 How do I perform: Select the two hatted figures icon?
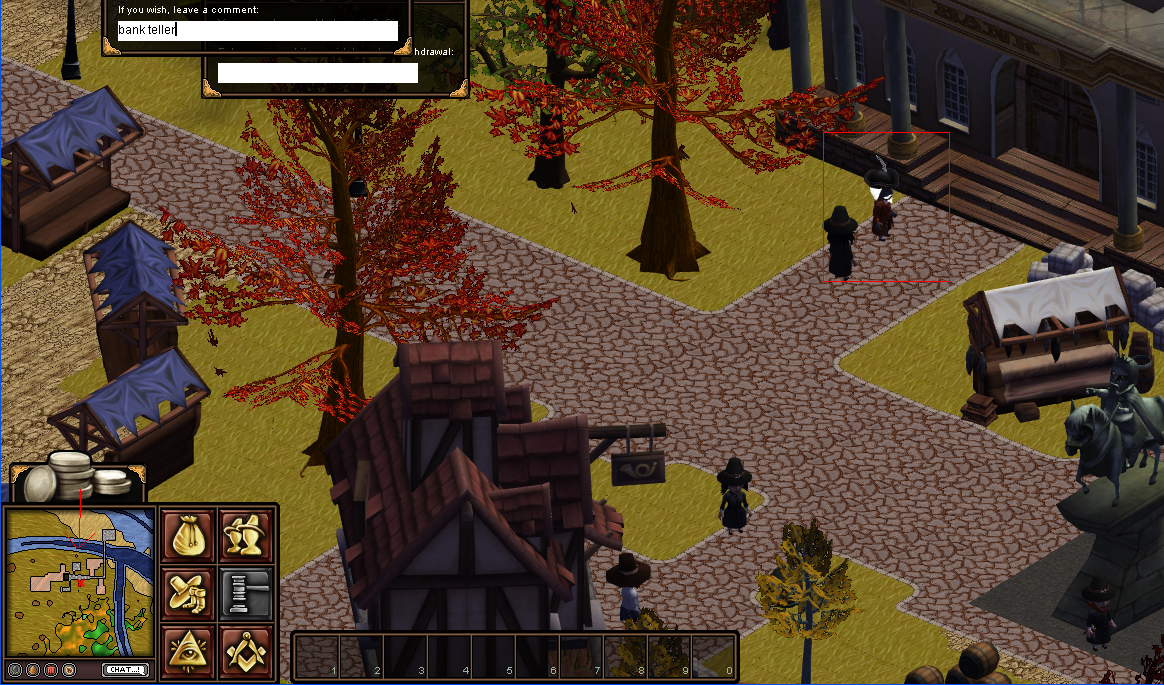tap(245, 537)
